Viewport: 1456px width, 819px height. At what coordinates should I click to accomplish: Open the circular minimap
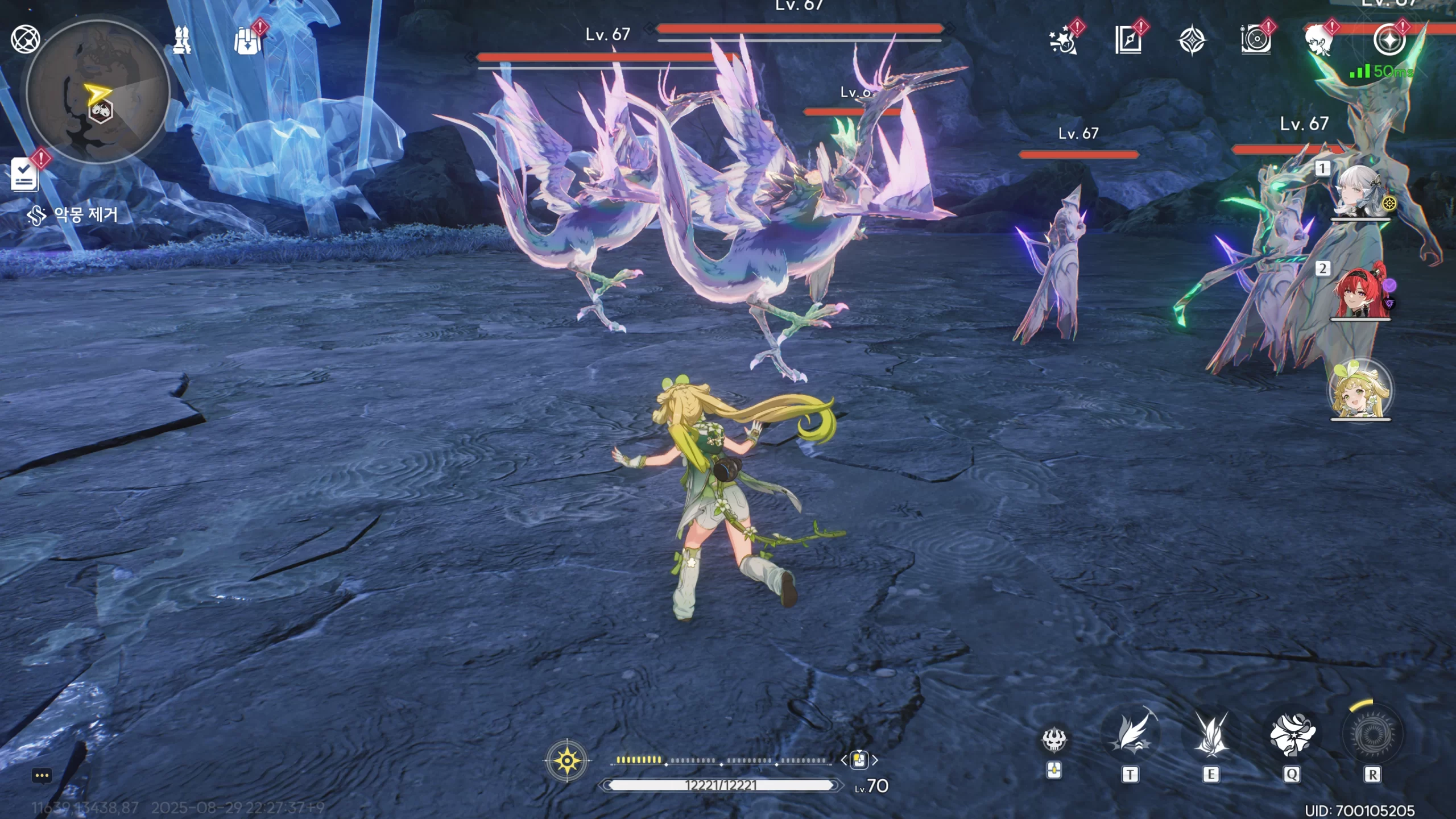pos(98,92)
